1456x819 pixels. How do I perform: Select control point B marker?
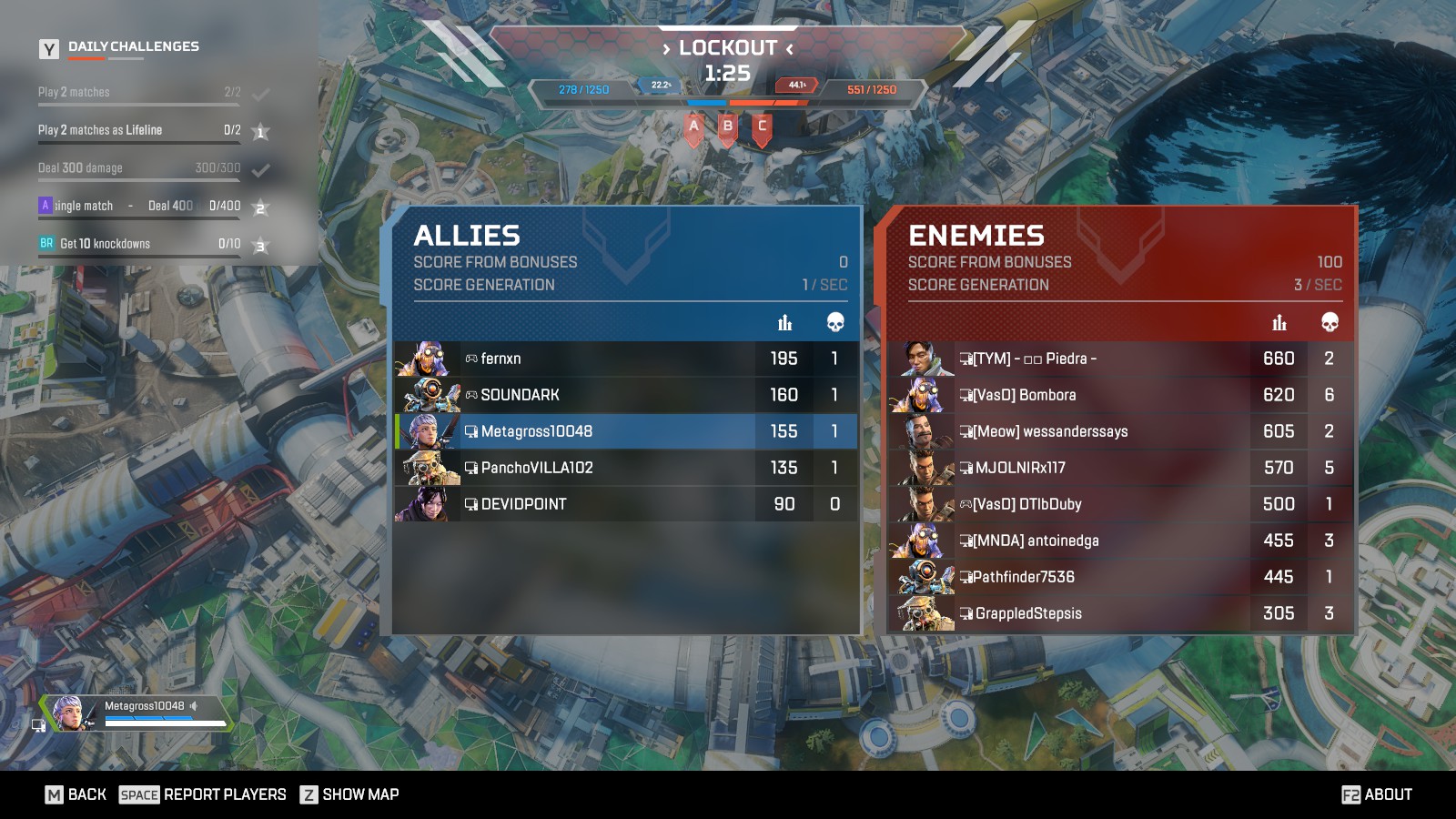tap(726, 128)
